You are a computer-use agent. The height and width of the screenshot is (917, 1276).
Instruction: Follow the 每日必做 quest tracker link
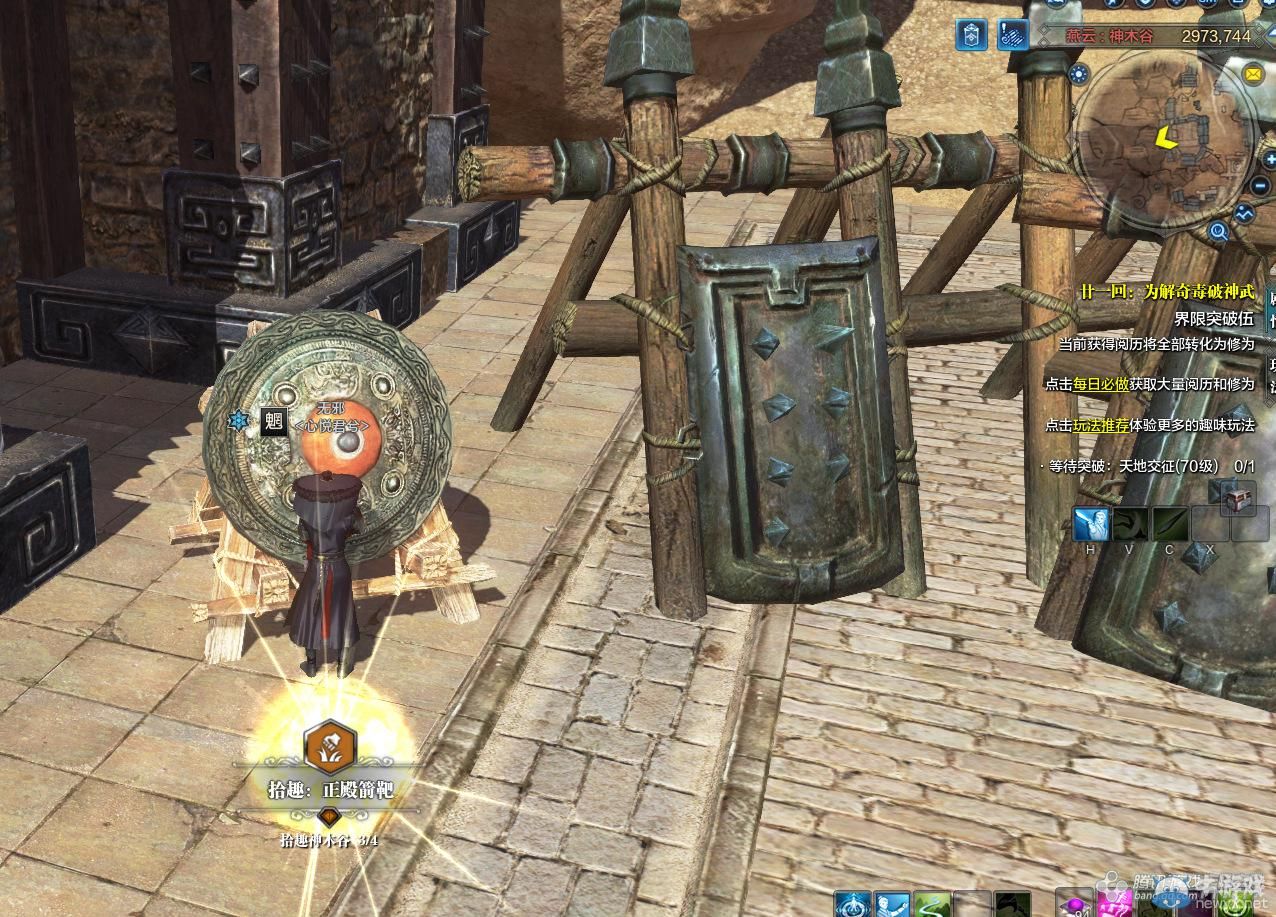click(x=1101, y=383)
